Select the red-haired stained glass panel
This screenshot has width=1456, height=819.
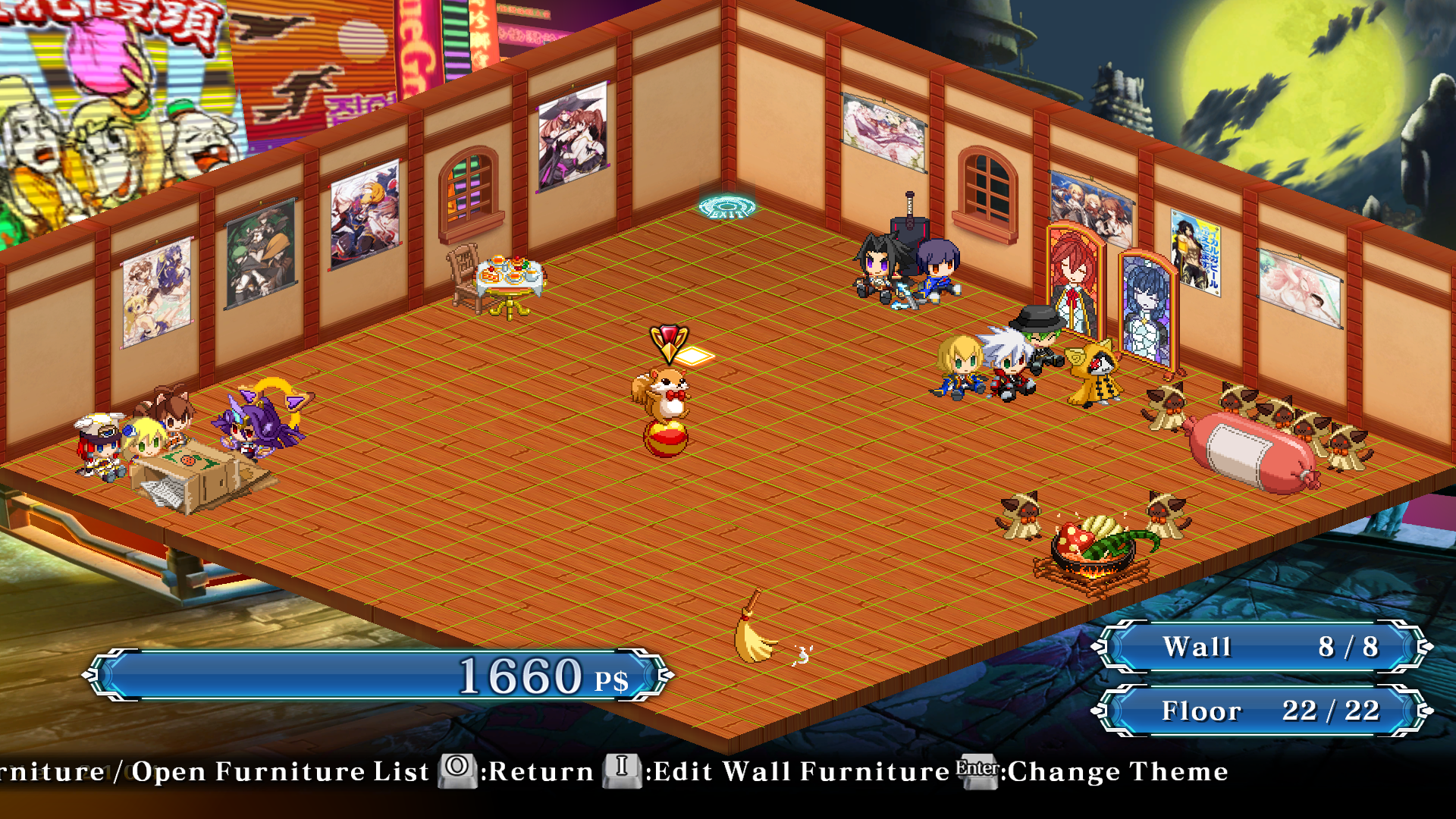pyautogui.click(x=1073, y=282)
